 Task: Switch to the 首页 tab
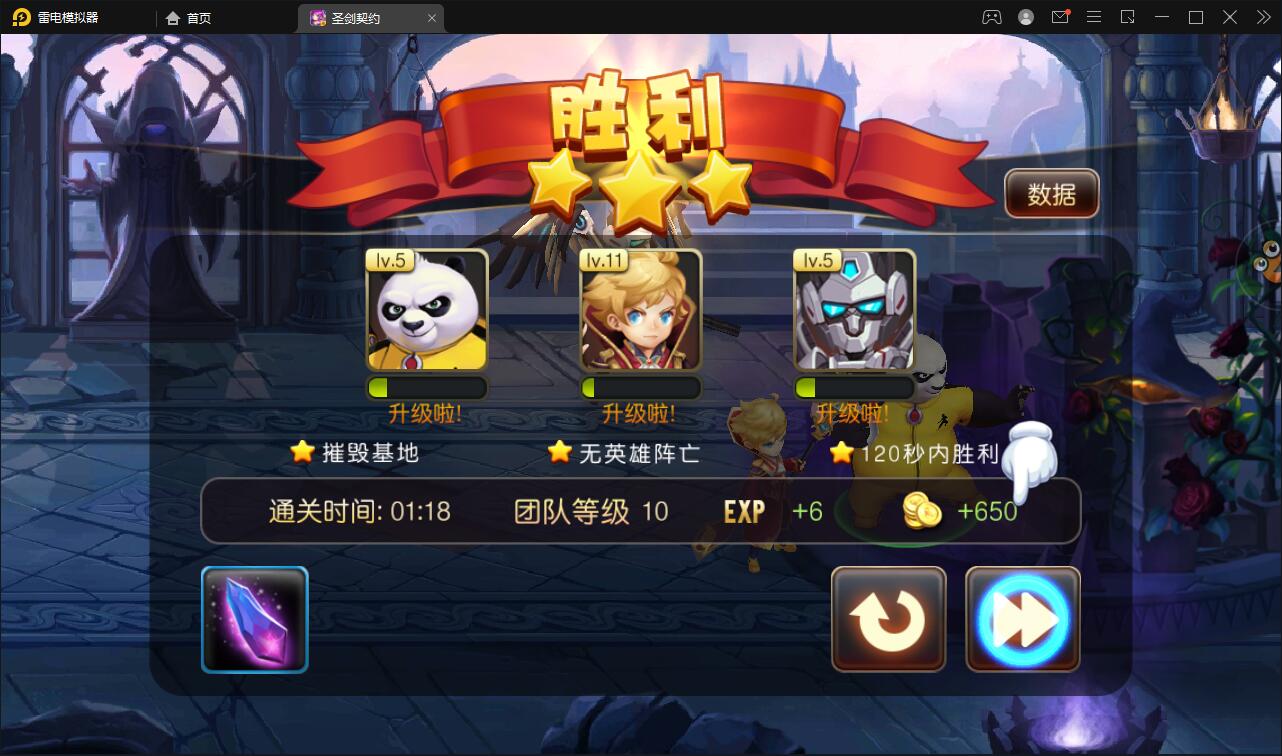[188, 17]
